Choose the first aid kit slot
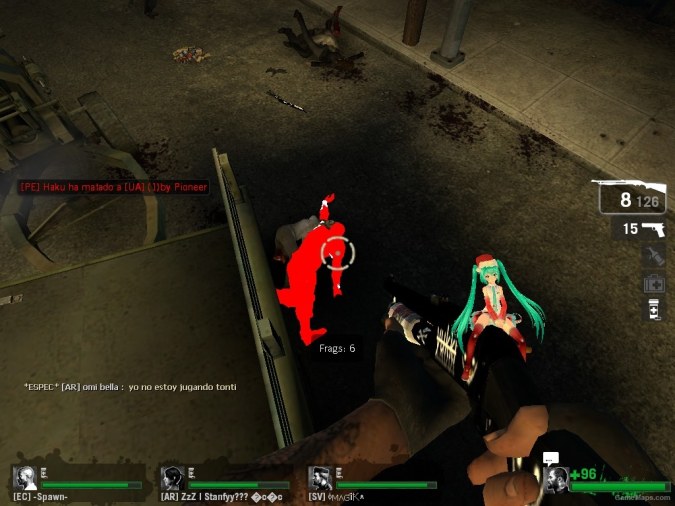The width and height of the screenshot is (675, 506). (x=653, y=284)
